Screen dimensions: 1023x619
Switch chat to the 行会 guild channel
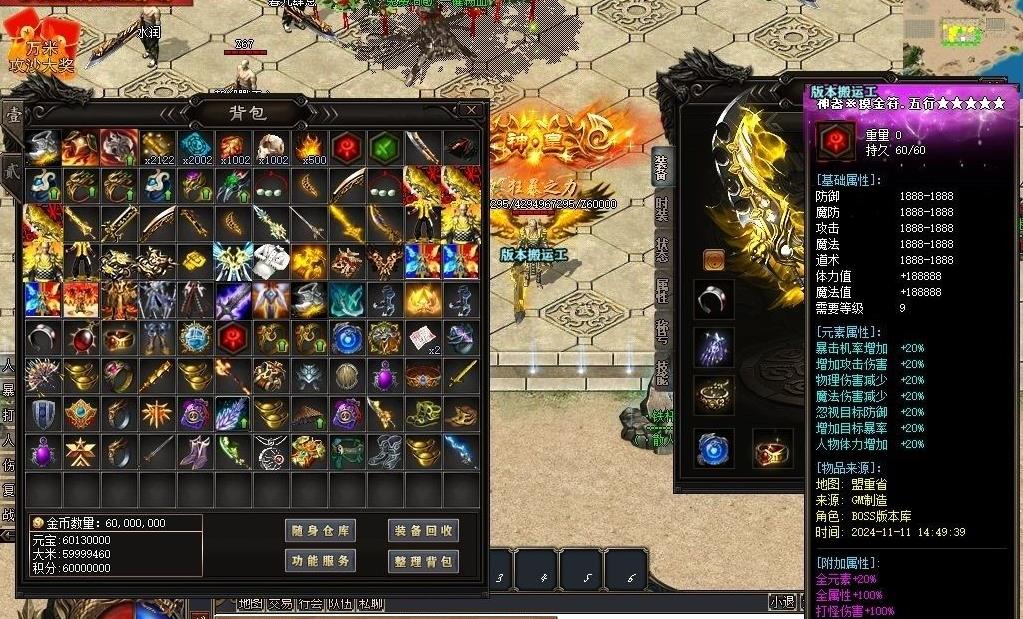click(310, 604)
